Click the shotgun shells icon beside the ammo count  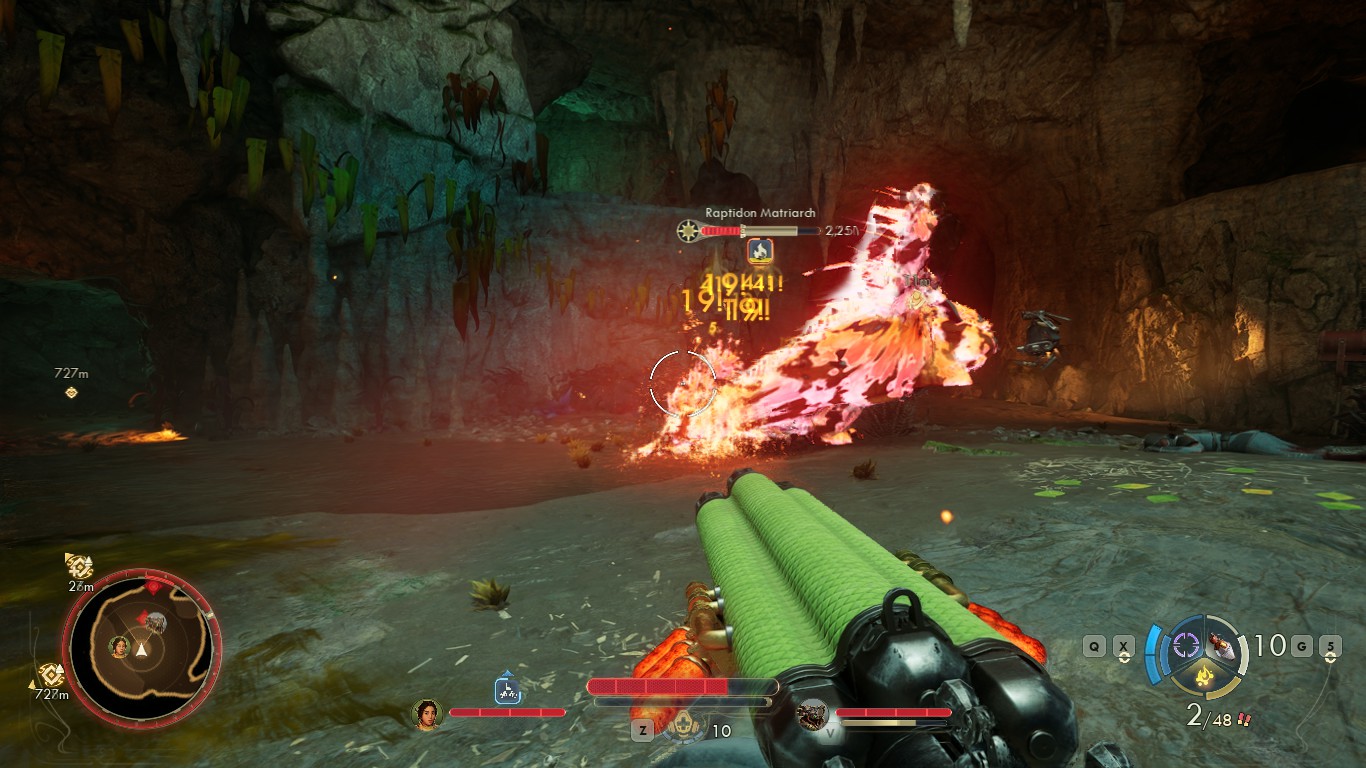click(x=1244, y=718)
